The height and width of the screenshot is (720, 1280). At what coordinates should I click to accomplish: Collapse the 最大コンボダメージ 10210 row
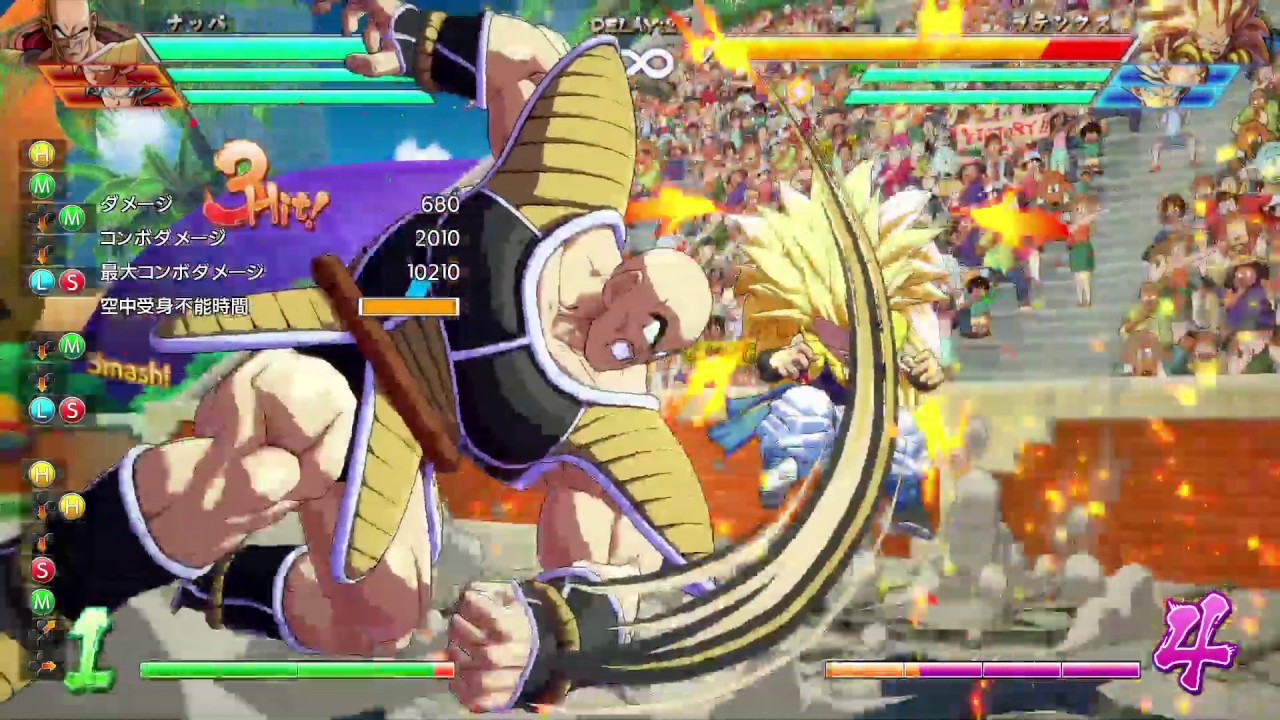pos(270,271)
